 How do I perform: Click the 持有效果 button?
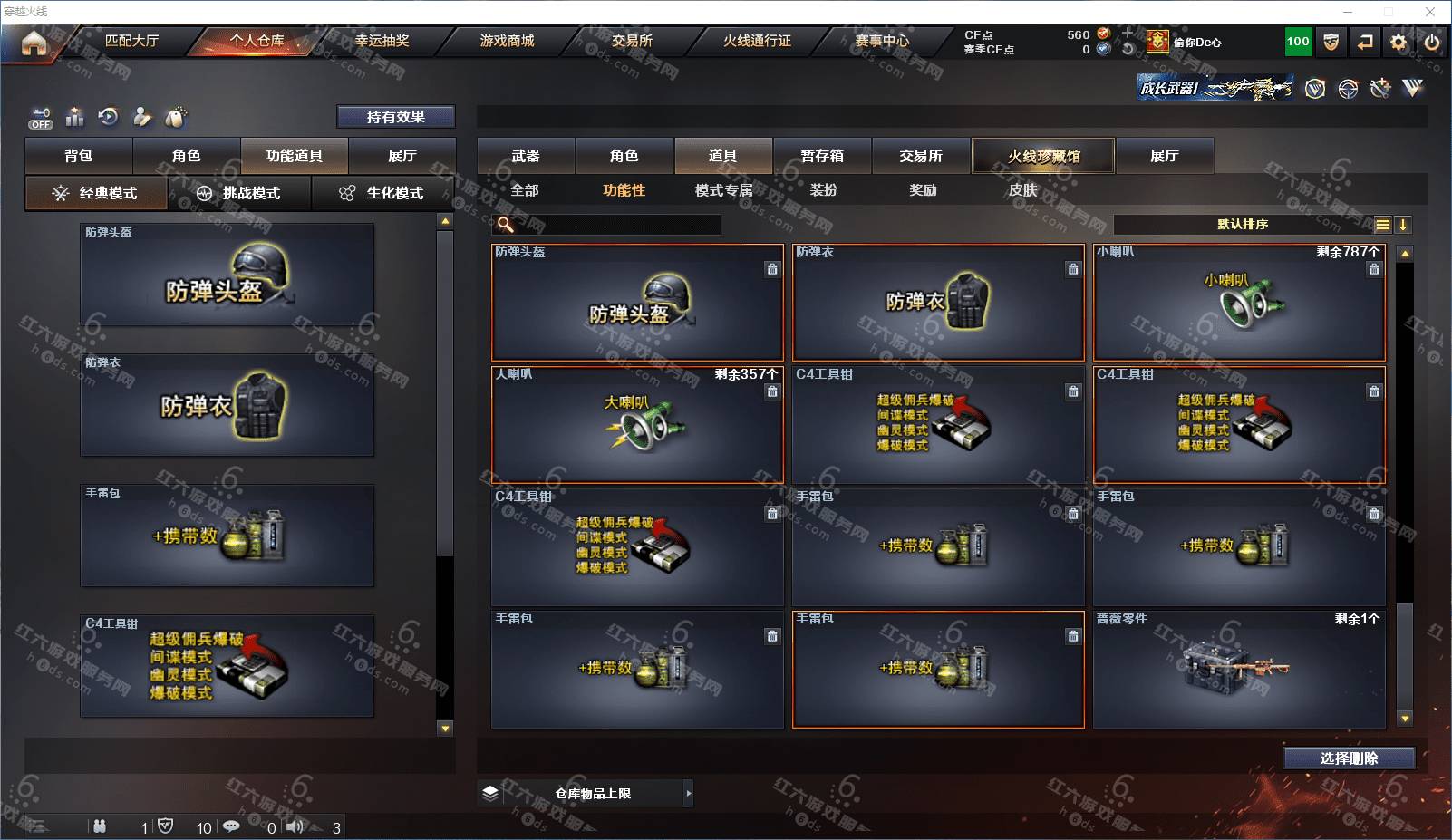396,117
